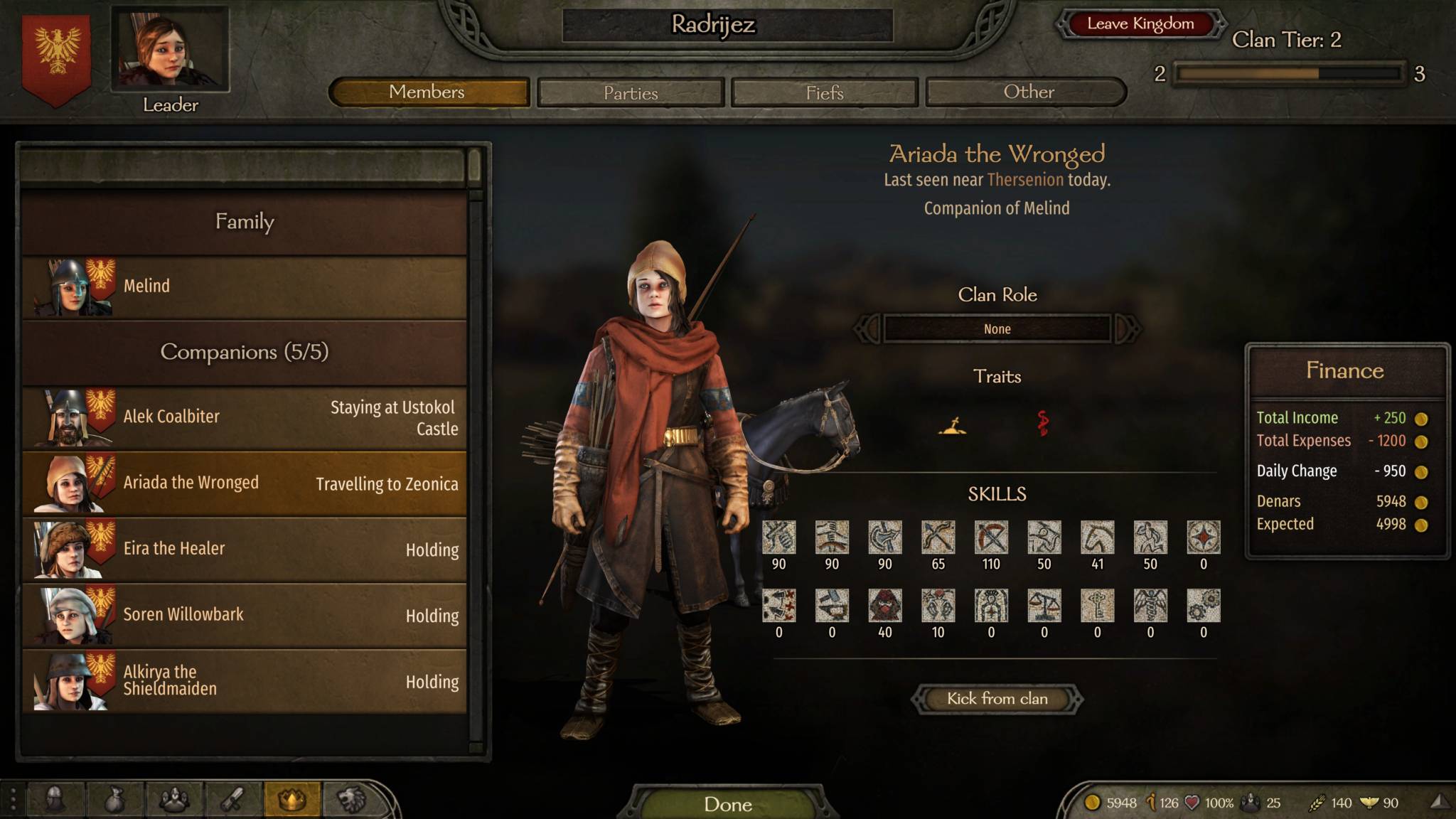Open the Fiefs tab
Image resolution: width=1456 pixels, height=819 pixels.
(x=825, y=92)
